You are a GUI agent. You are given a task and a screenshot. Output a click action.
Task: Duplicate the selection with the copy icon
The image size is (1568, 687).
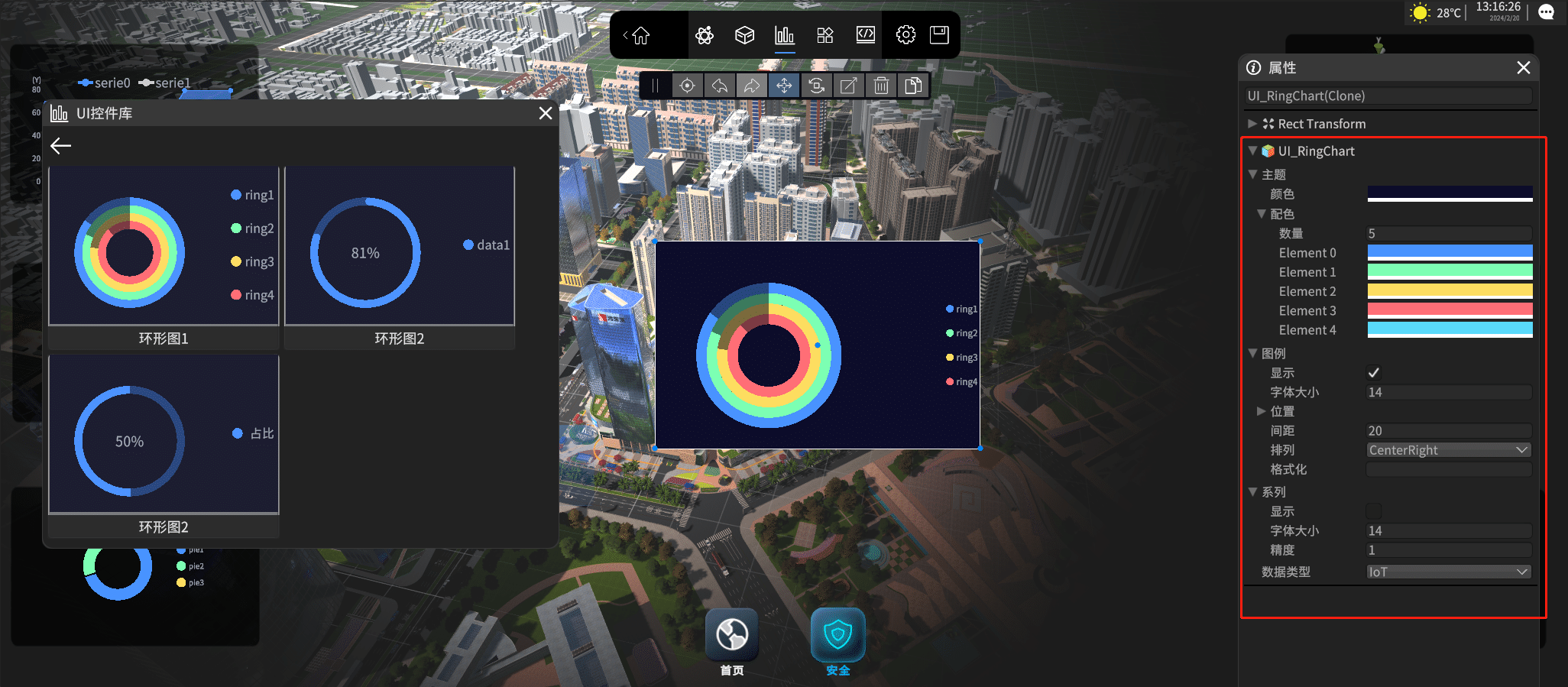(913, 86)
